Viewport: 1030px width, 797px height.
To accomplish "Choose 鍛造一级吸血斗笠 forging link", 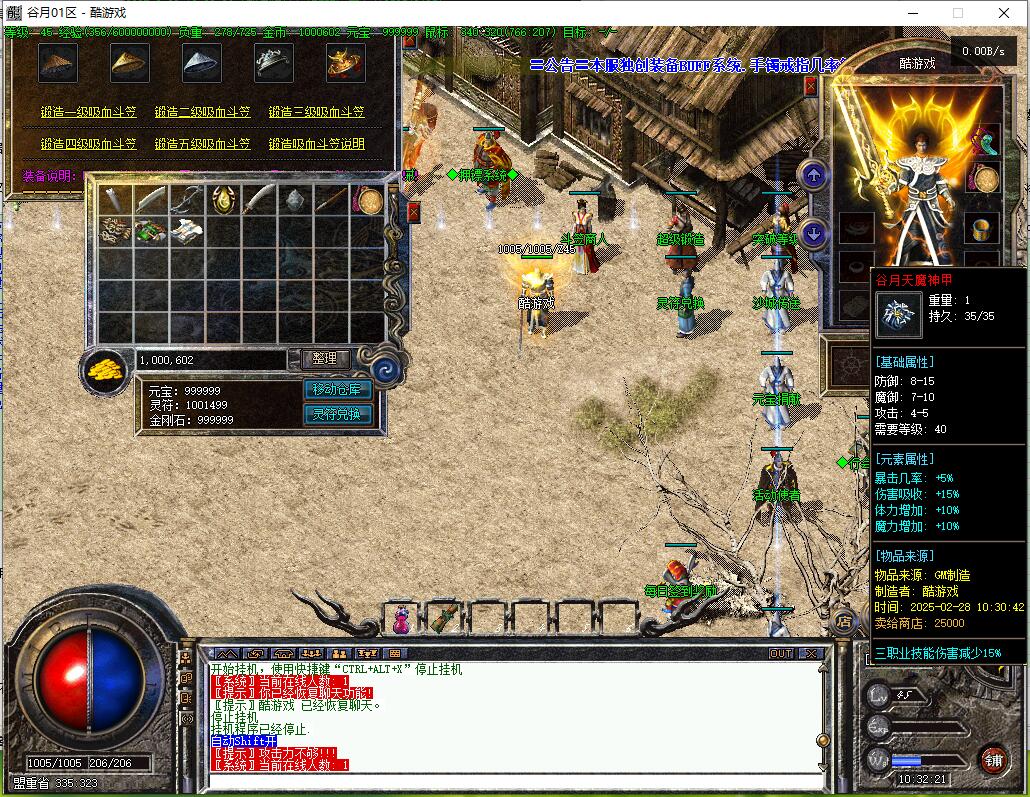I will click(x=89, y=112).
